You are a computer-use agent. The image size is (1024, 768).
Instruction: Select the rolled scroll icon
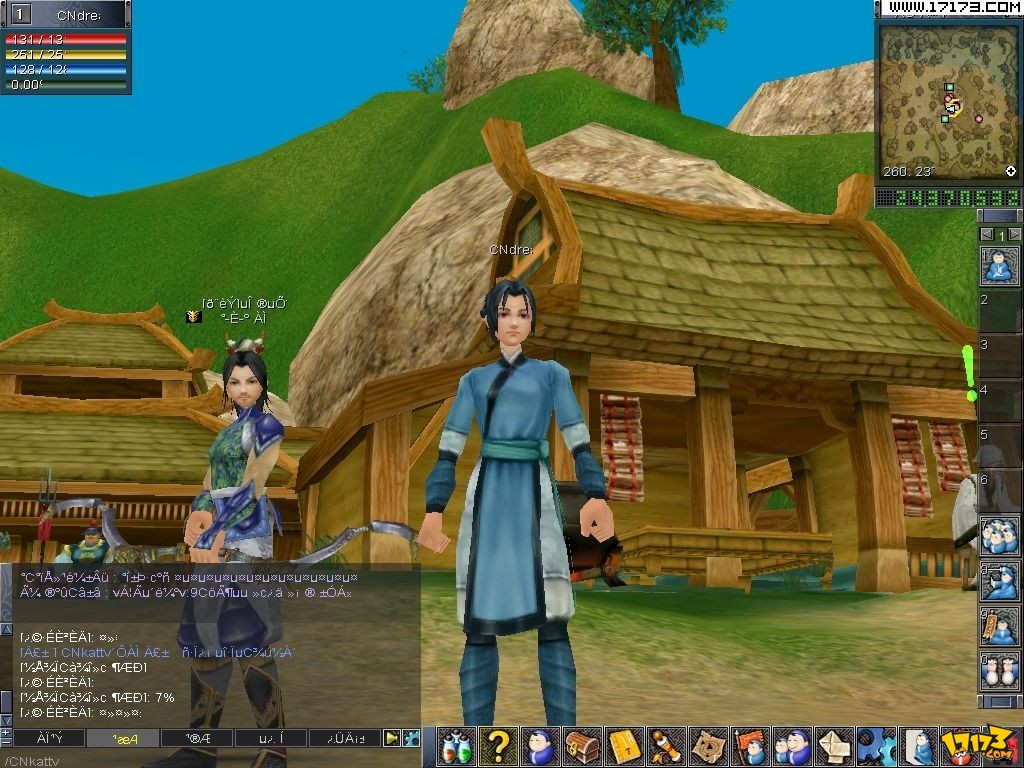(666, 746)
